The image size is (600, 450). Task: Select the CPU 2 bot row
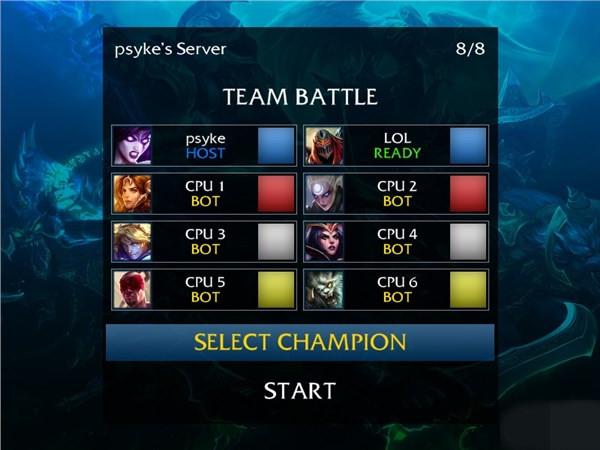[397, 193]
